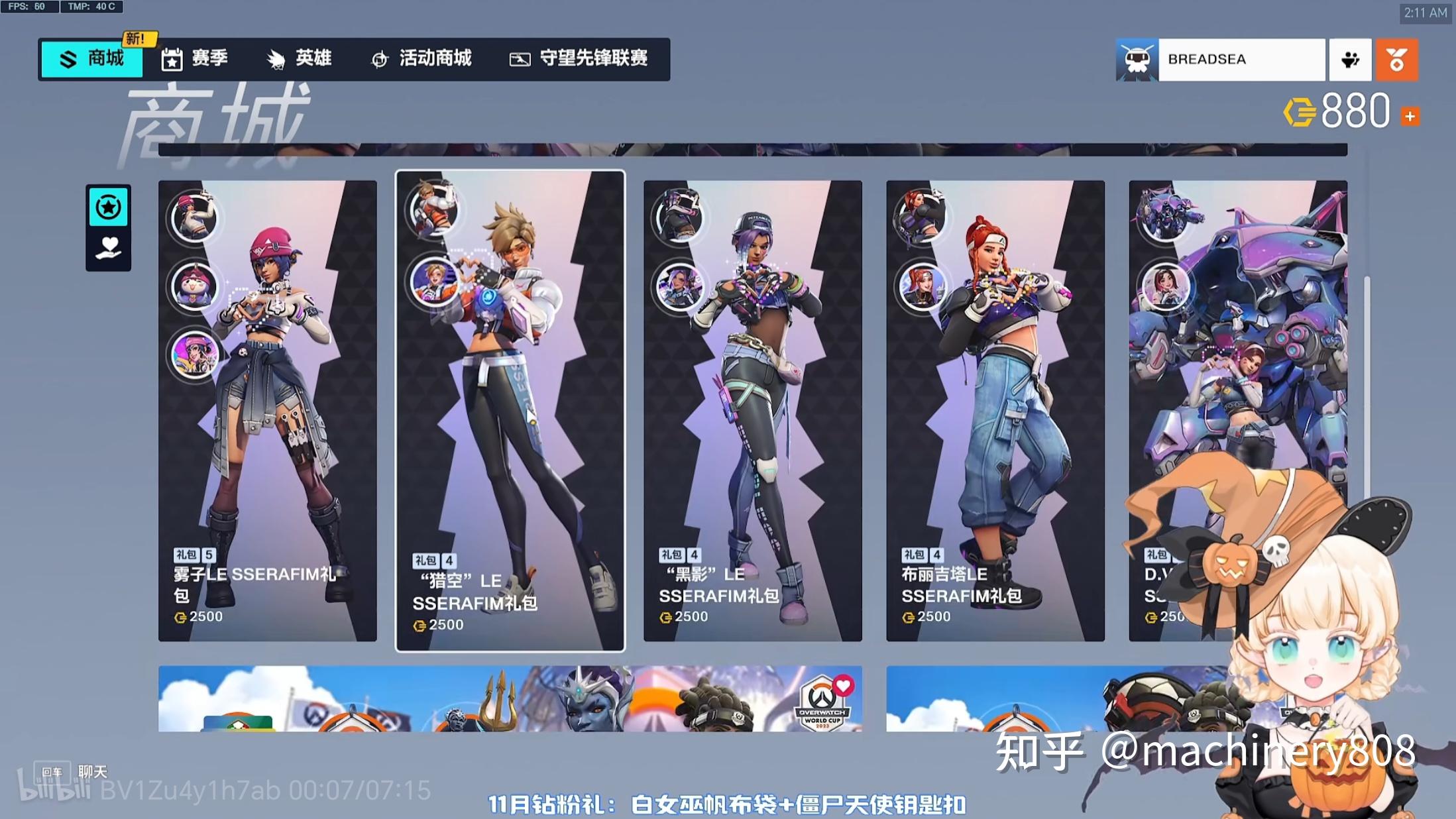Image resolution: width=1456 pixels, height=819 pixels.
Task: Open the social group icon beside BREADSEA
Action: (1350, 59)
